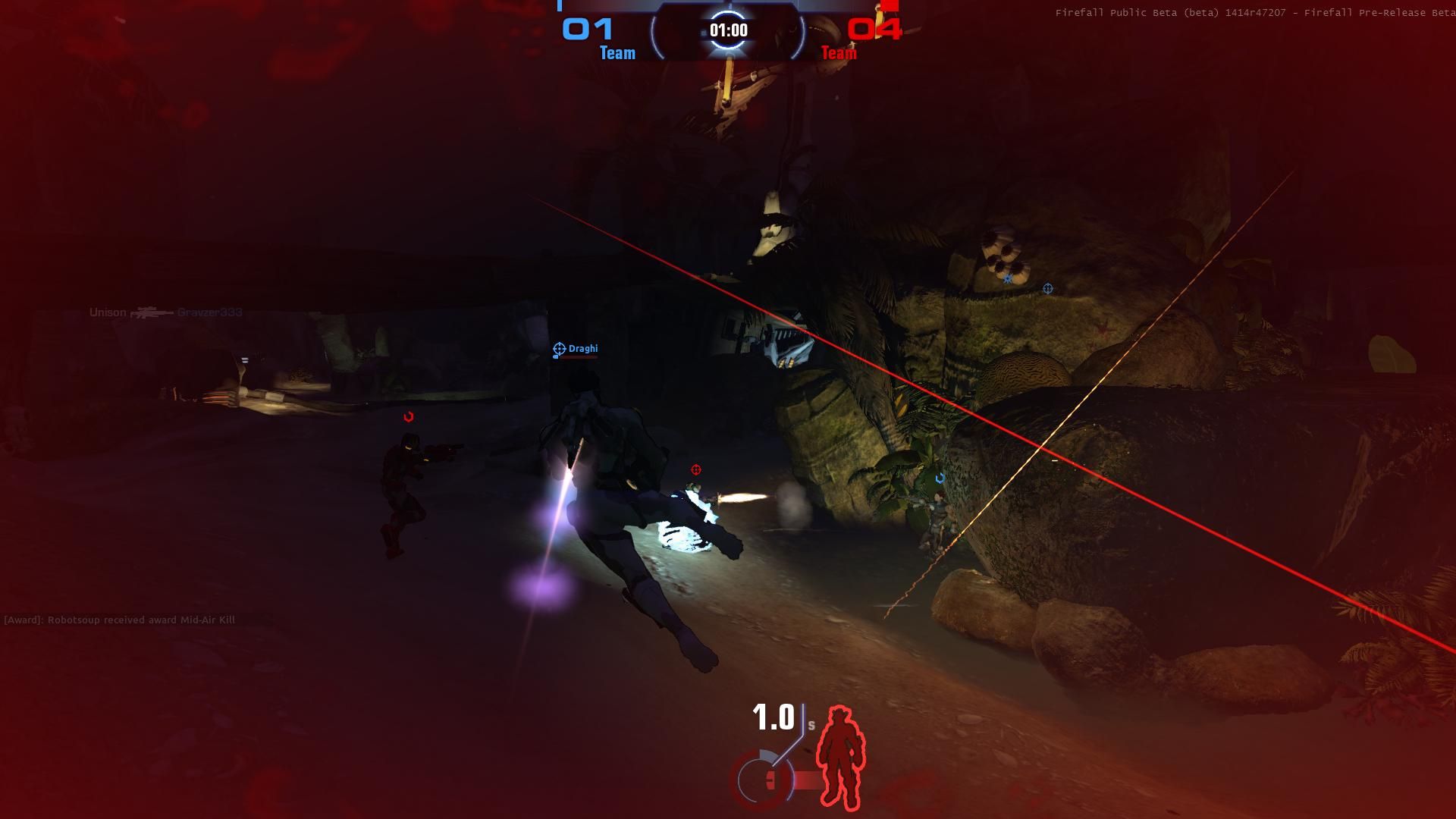This screenshot has height=819, width=1456.
Task: Click the Robotsoup Mid-Air Kill award message
Action: point(120,620)
